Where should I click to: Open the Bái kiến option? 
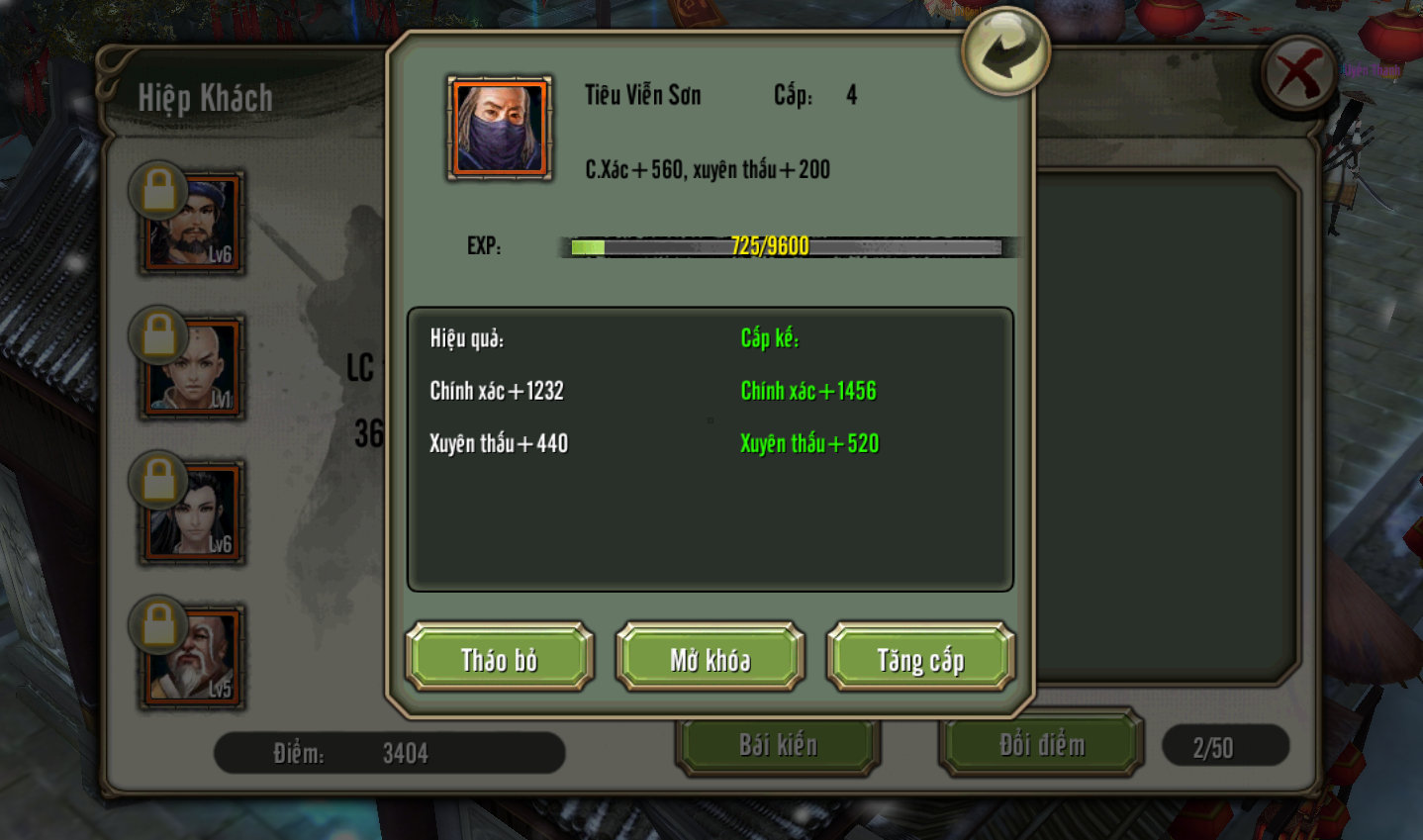pos(777,745)
